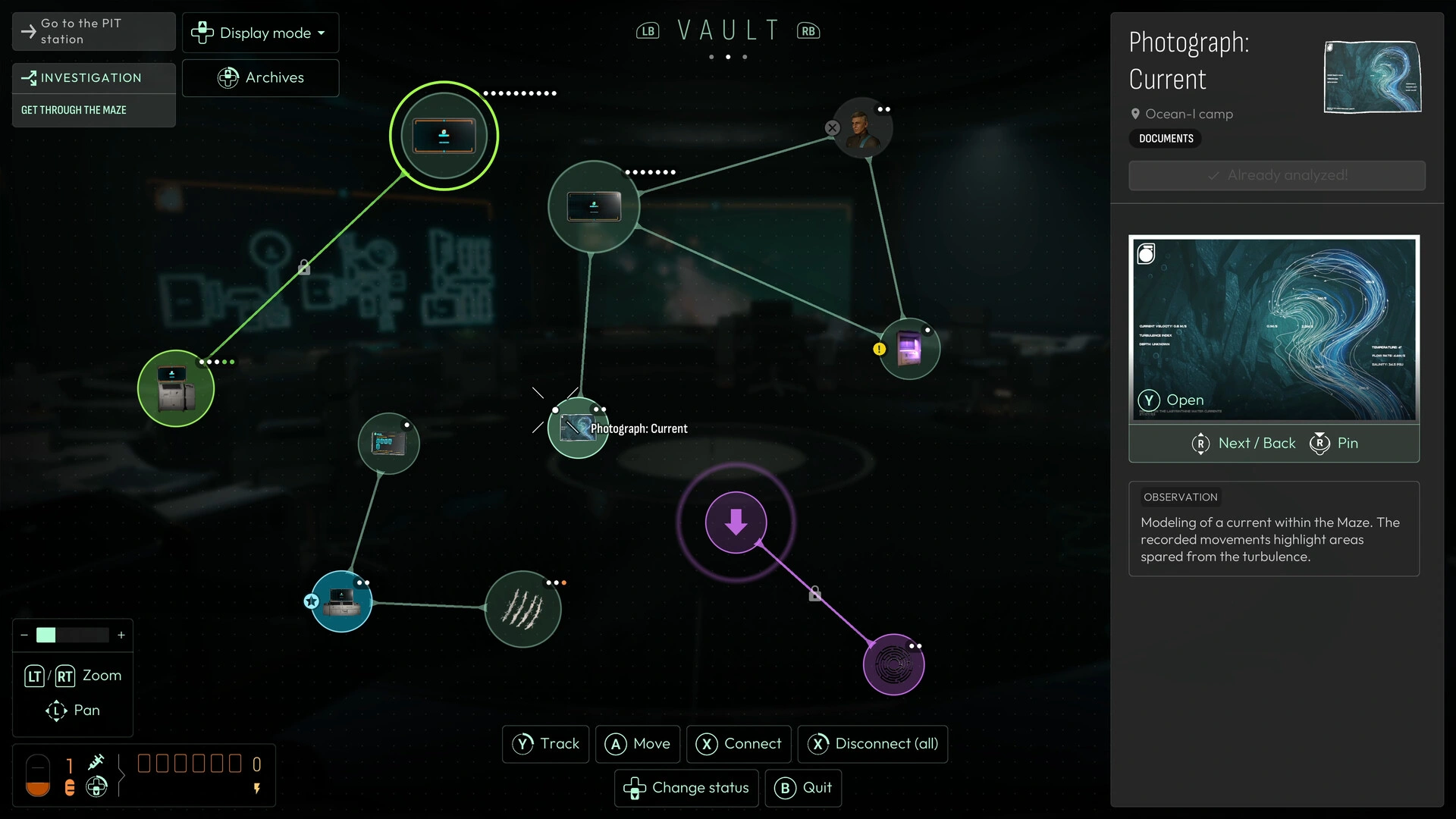Click the INVESTIGATION panel header
The width and height of the screenshot is (1456, 819).
pyautogui.click(x=93, y=77)
